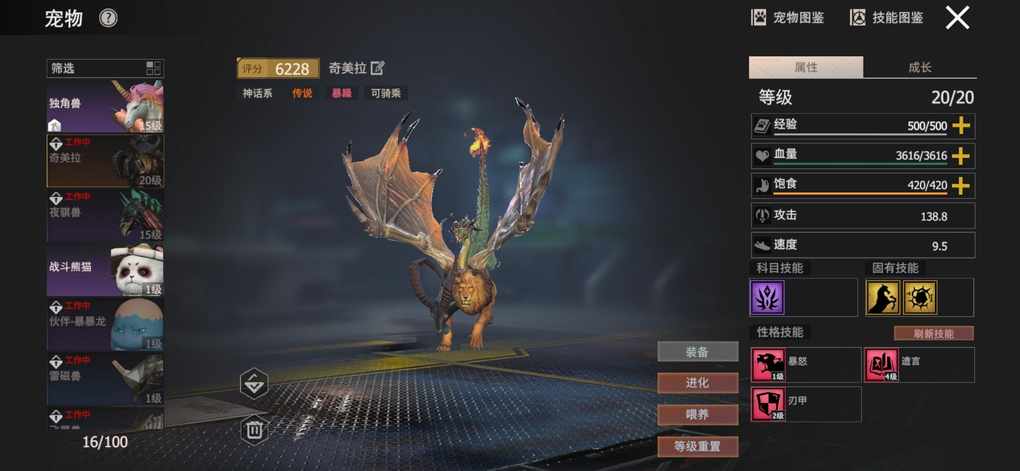Click the 刷新技能 refresh skills button
The image size is (1020, 471).
pyautogui.click(x=933, y=333)
